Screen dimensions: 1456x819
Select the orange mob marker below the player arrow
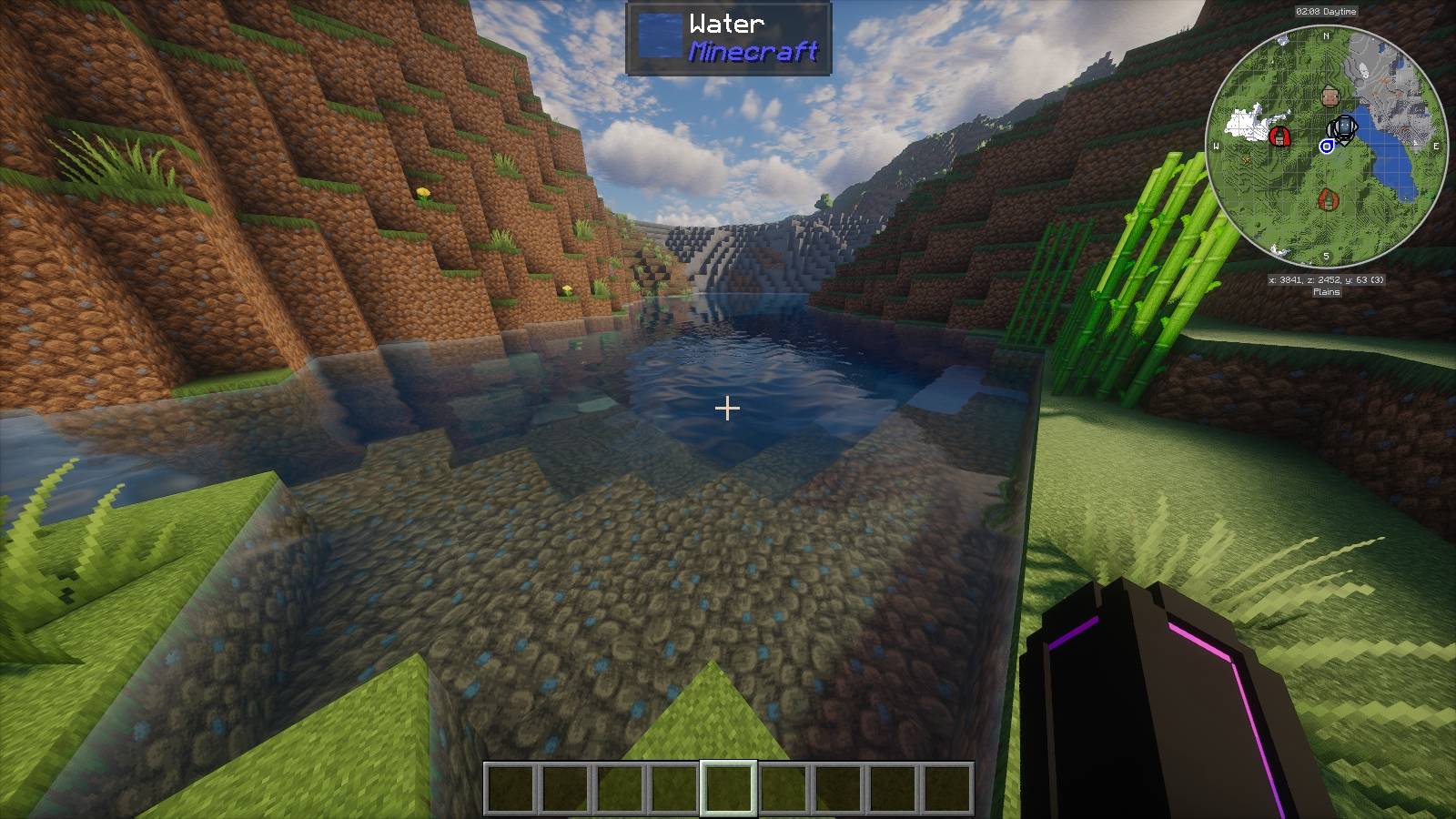[1329, 199]
